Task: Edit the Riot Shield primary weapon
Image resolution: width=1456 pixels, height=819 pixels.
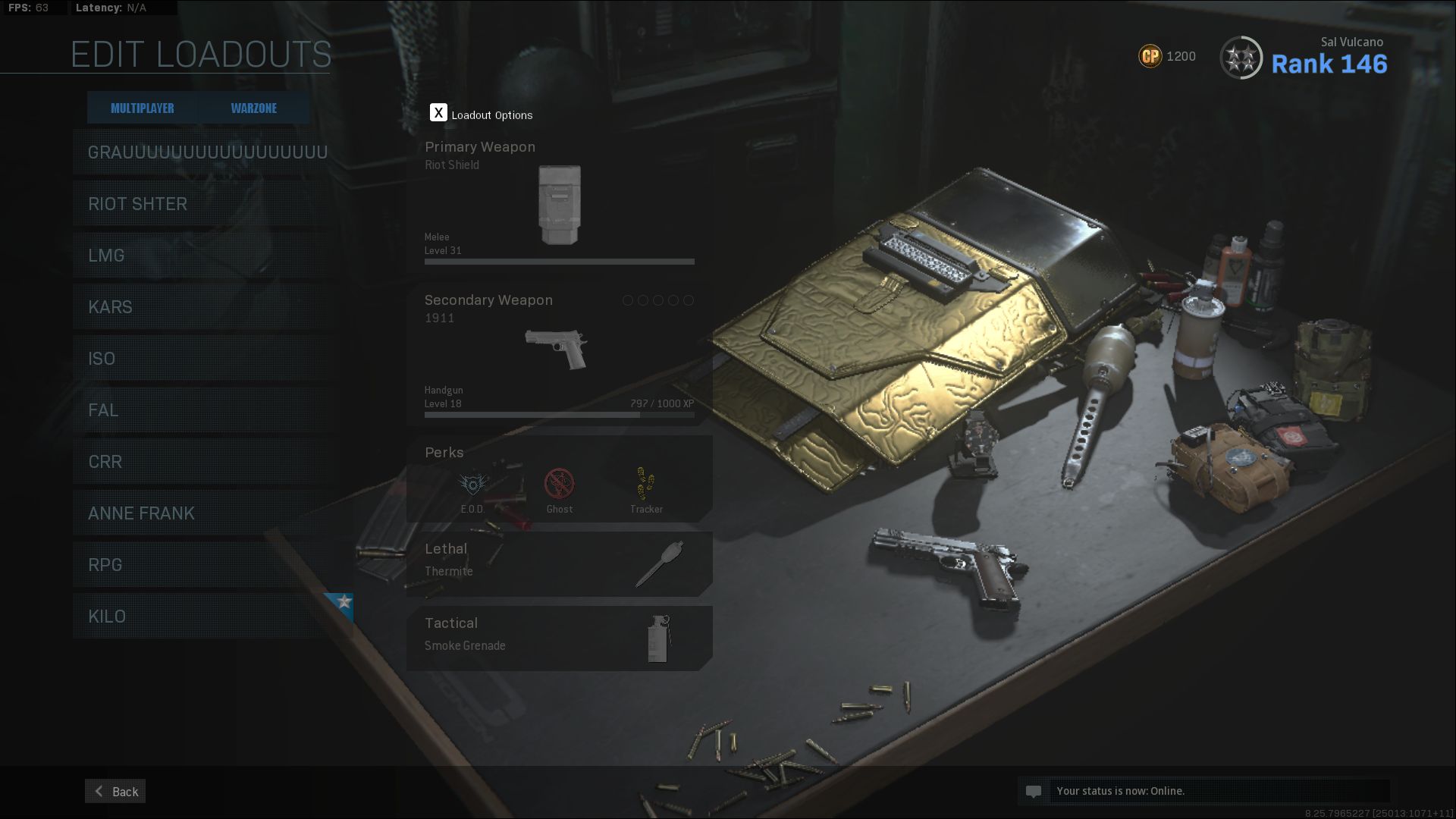Action: pyautogui.click(x=559, y=203)
